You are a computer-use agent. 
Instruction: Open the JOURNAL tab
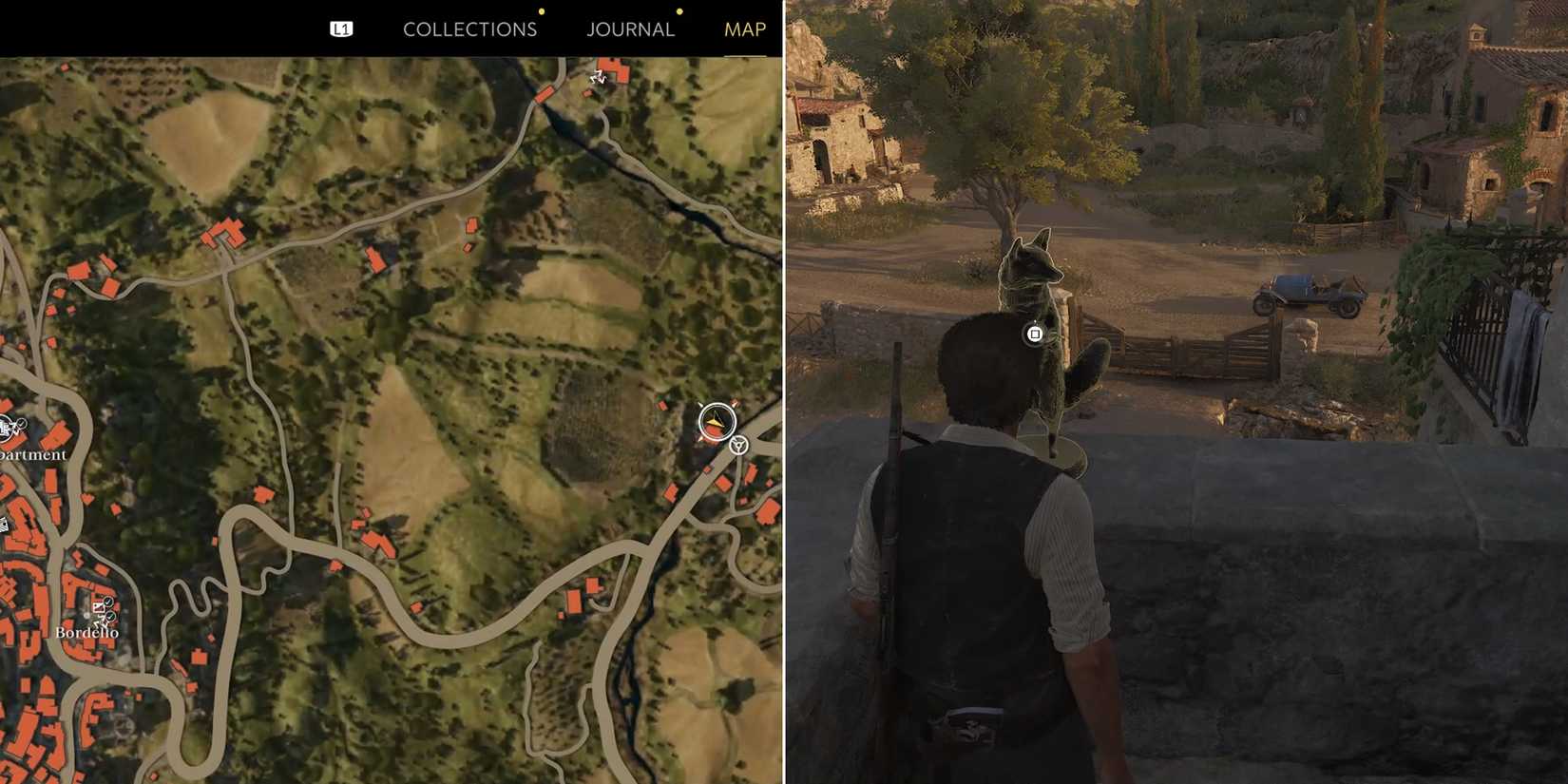click(x=630, y=29)
